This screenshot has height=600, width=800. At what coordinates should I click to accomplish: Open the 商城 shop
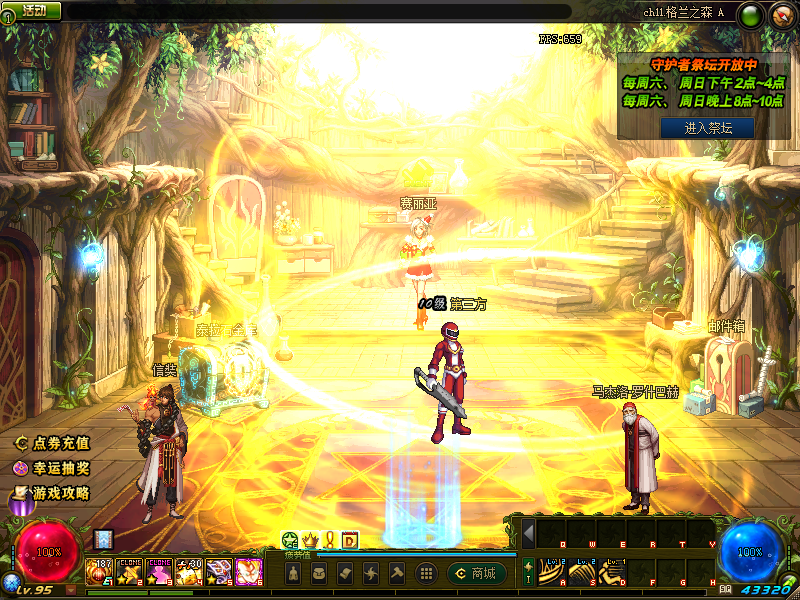pos(476,573)
